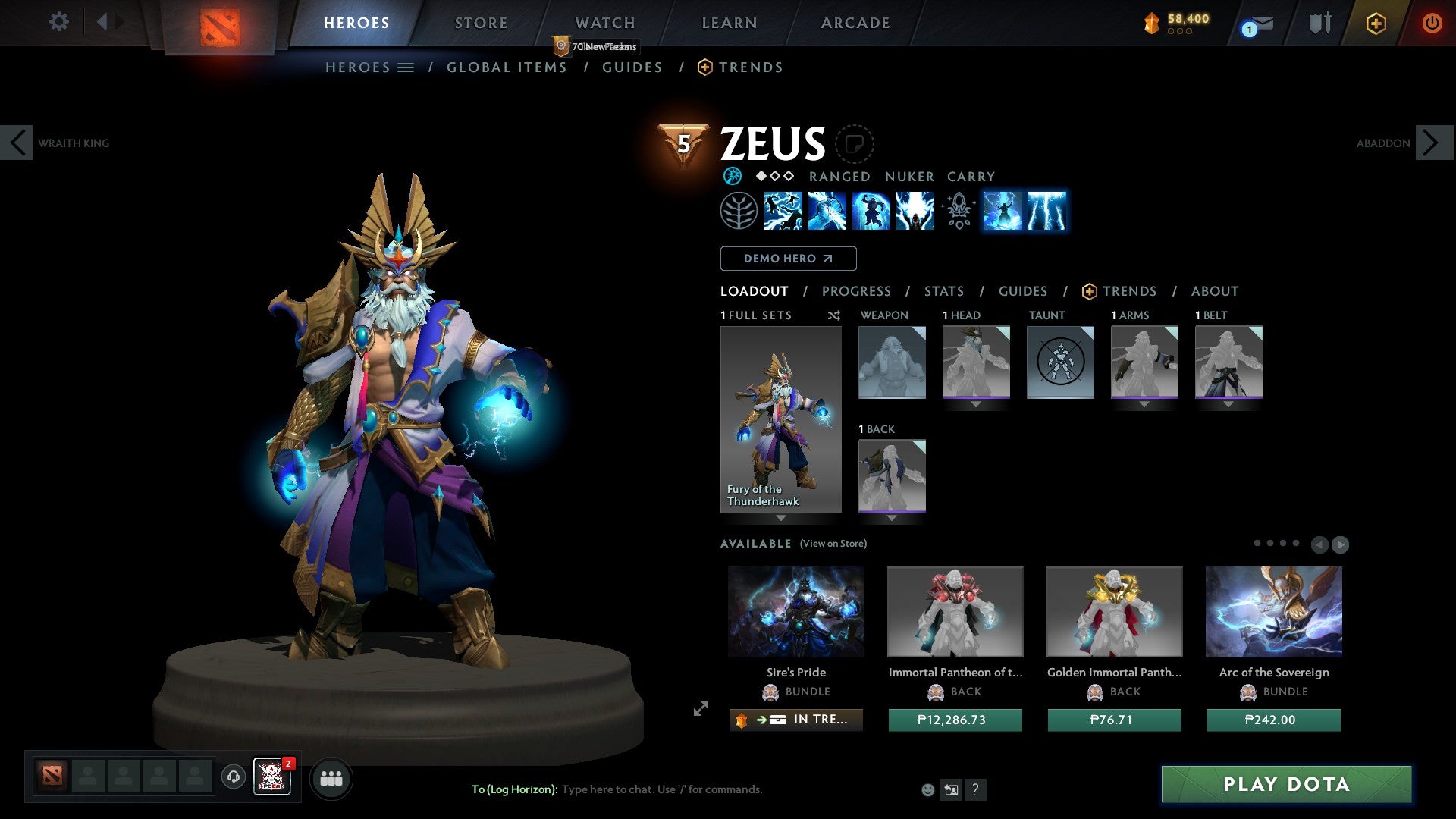Image resolution: width=1456 pixels, height=819 pixels.
Task: Open the Store menu
Action: click(x=481, y=23)
